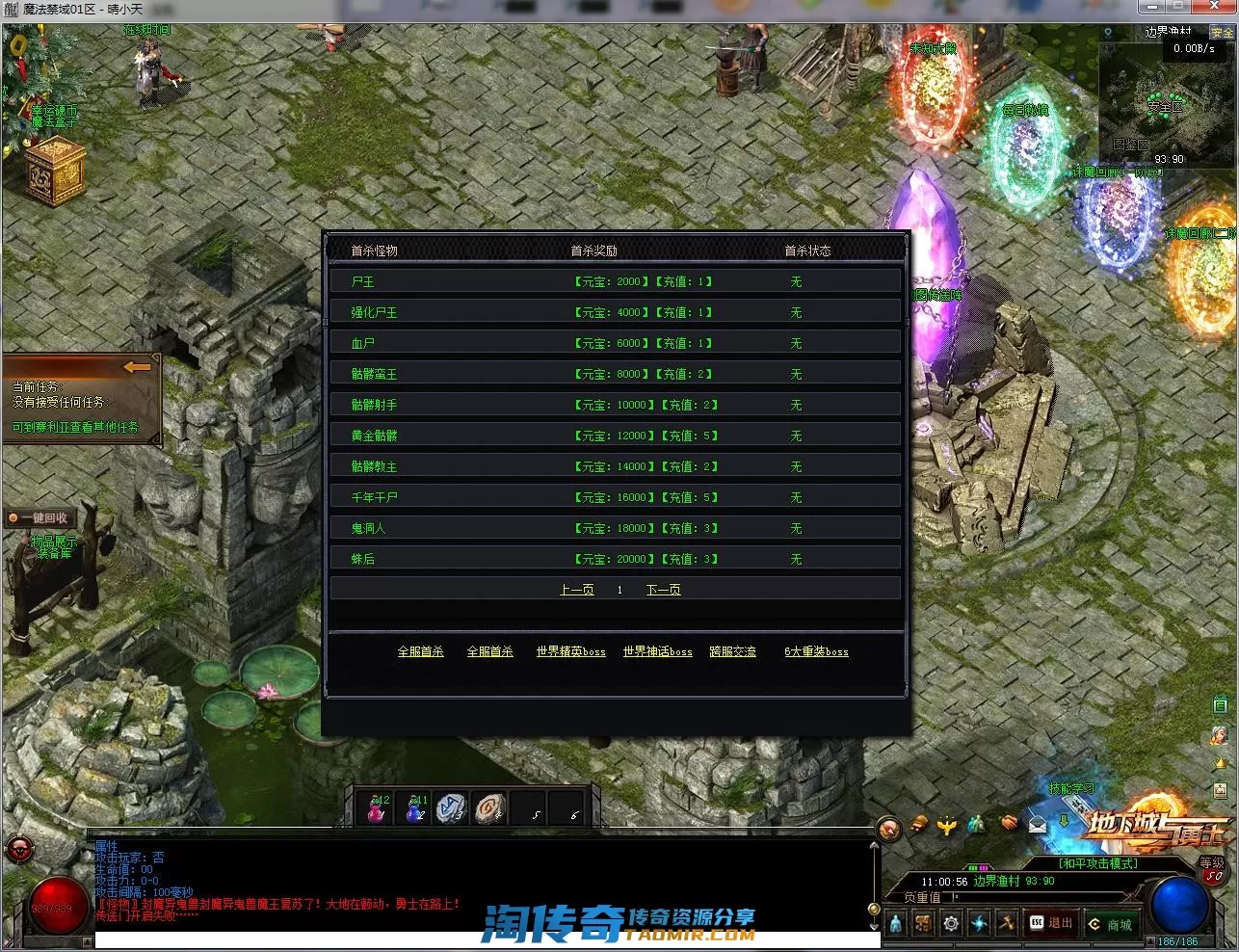Image resolution: width=1239 pixels, height=952 pixels.
Task: Open the 商城 shop
Action: pos(1110,925)
